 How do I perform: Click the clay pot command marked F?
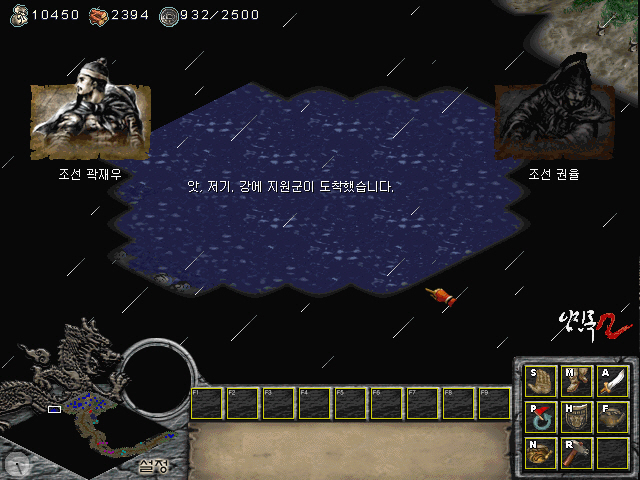613,418
